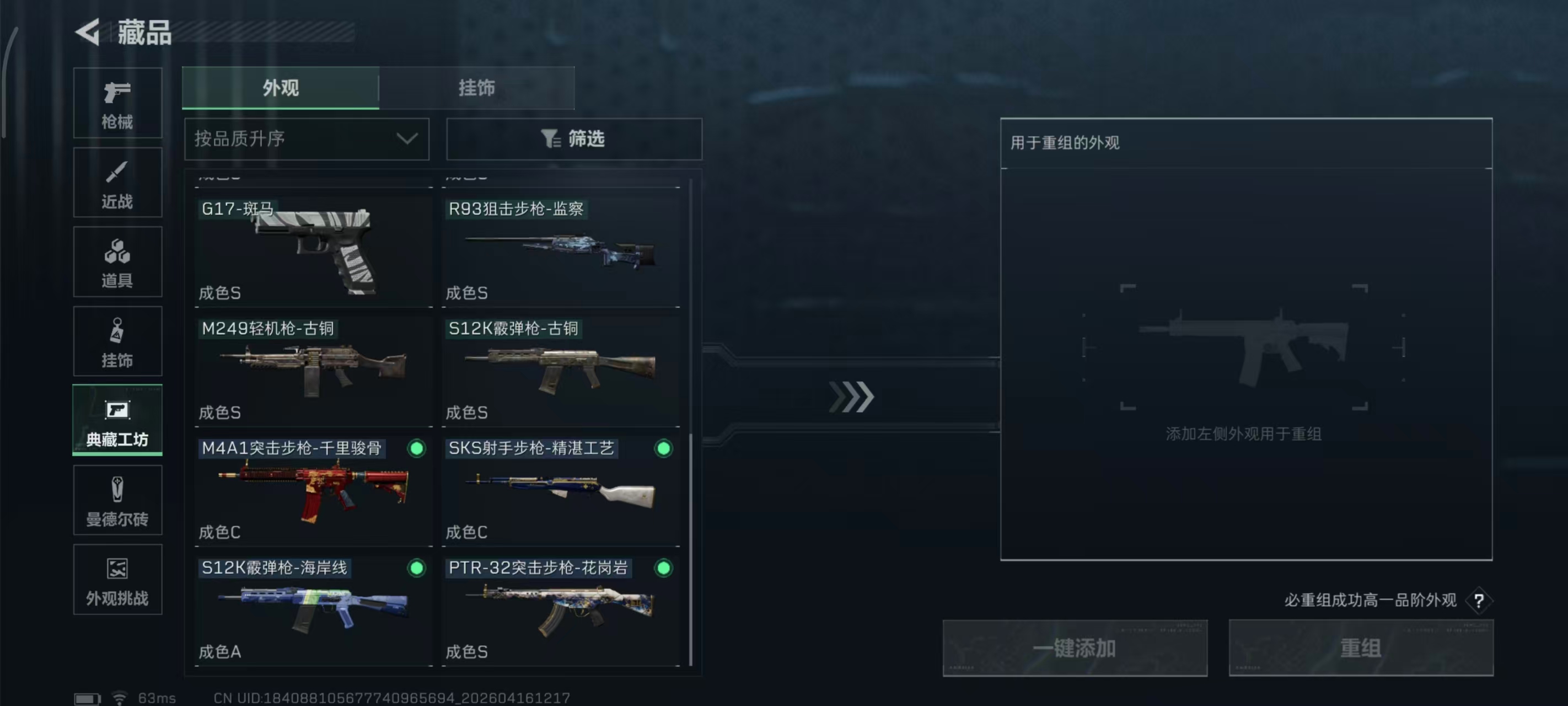1568x706 pixels.
Task: Open the 筛选 filter panel
Action: pos(573,139)
